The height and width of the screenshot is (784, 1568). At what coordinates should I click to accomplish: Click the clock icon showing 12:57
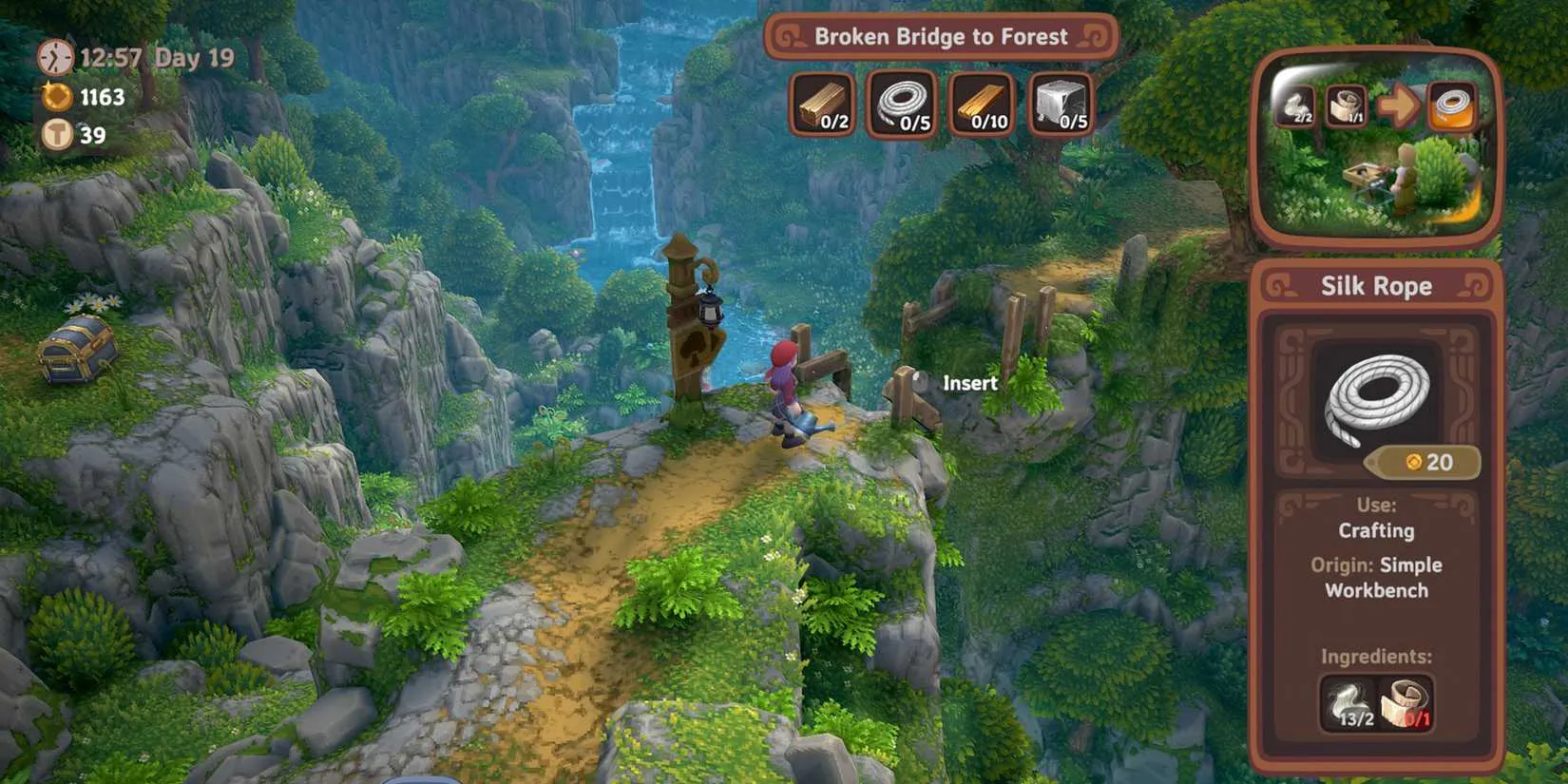(x=56, y=57)
